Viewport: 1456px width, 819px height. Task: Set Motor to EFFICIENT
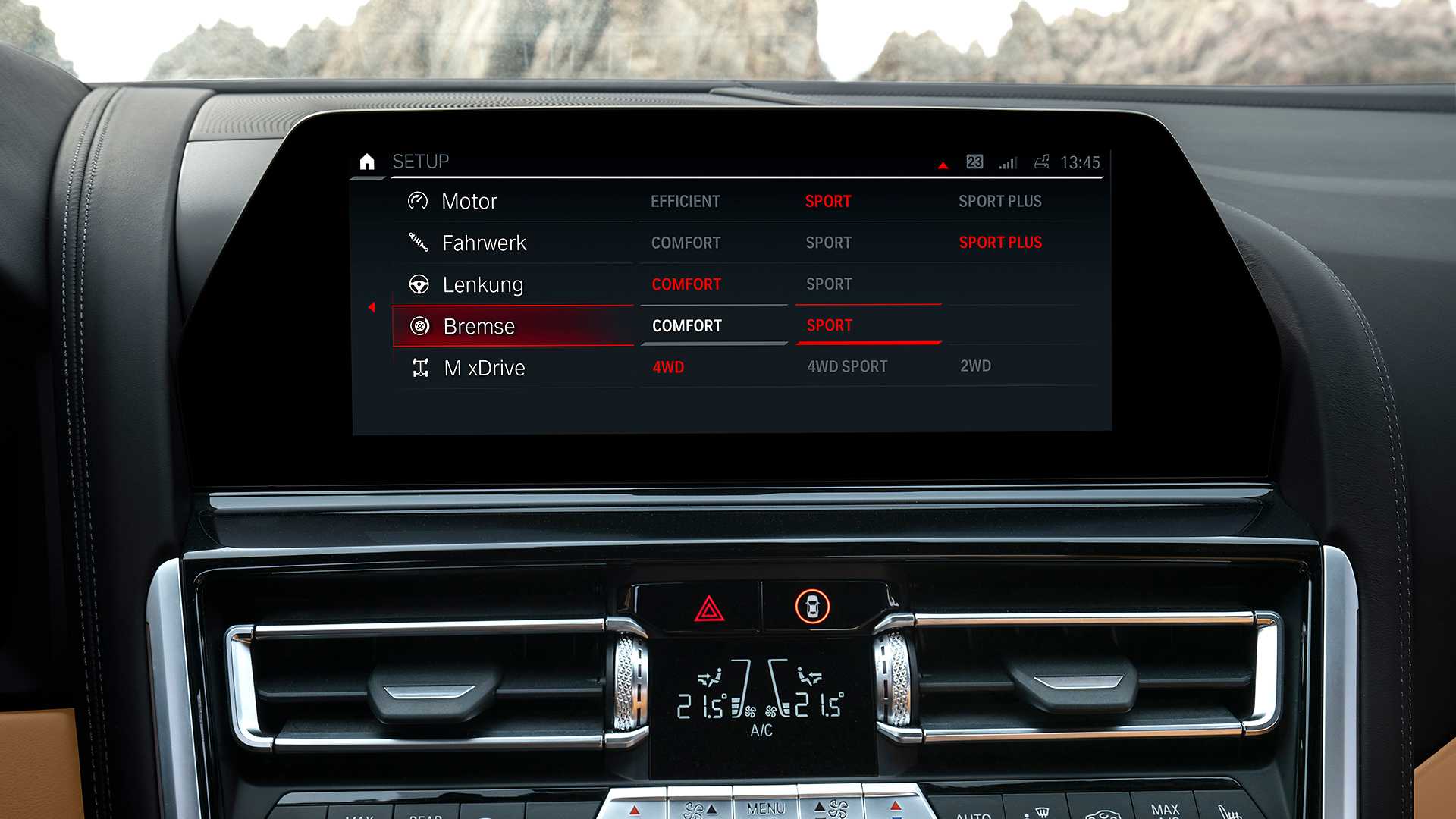(685, 201)
